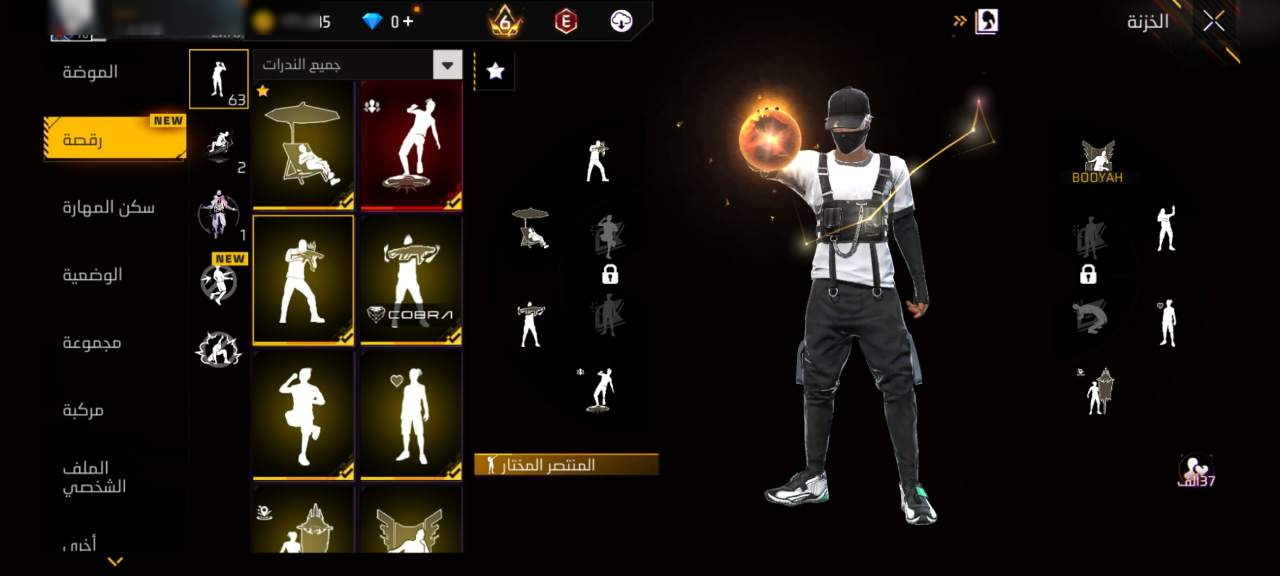The image size is (1280, 576).
Task: Switch to the سكن المهارة tab
Action: click(108, 208)
